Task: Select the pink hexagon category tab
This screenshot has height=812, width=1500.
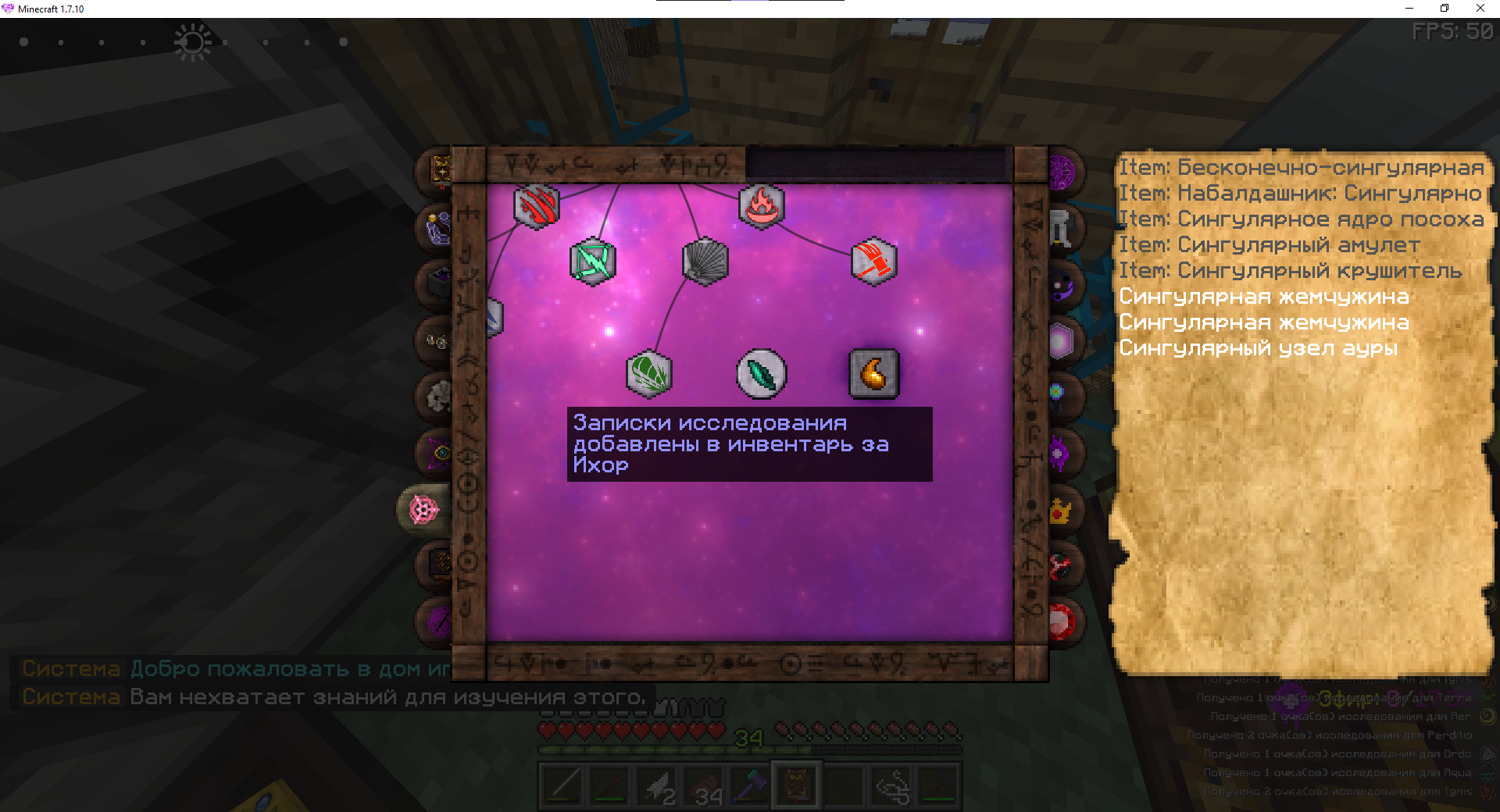Action: pos(1060,341)
